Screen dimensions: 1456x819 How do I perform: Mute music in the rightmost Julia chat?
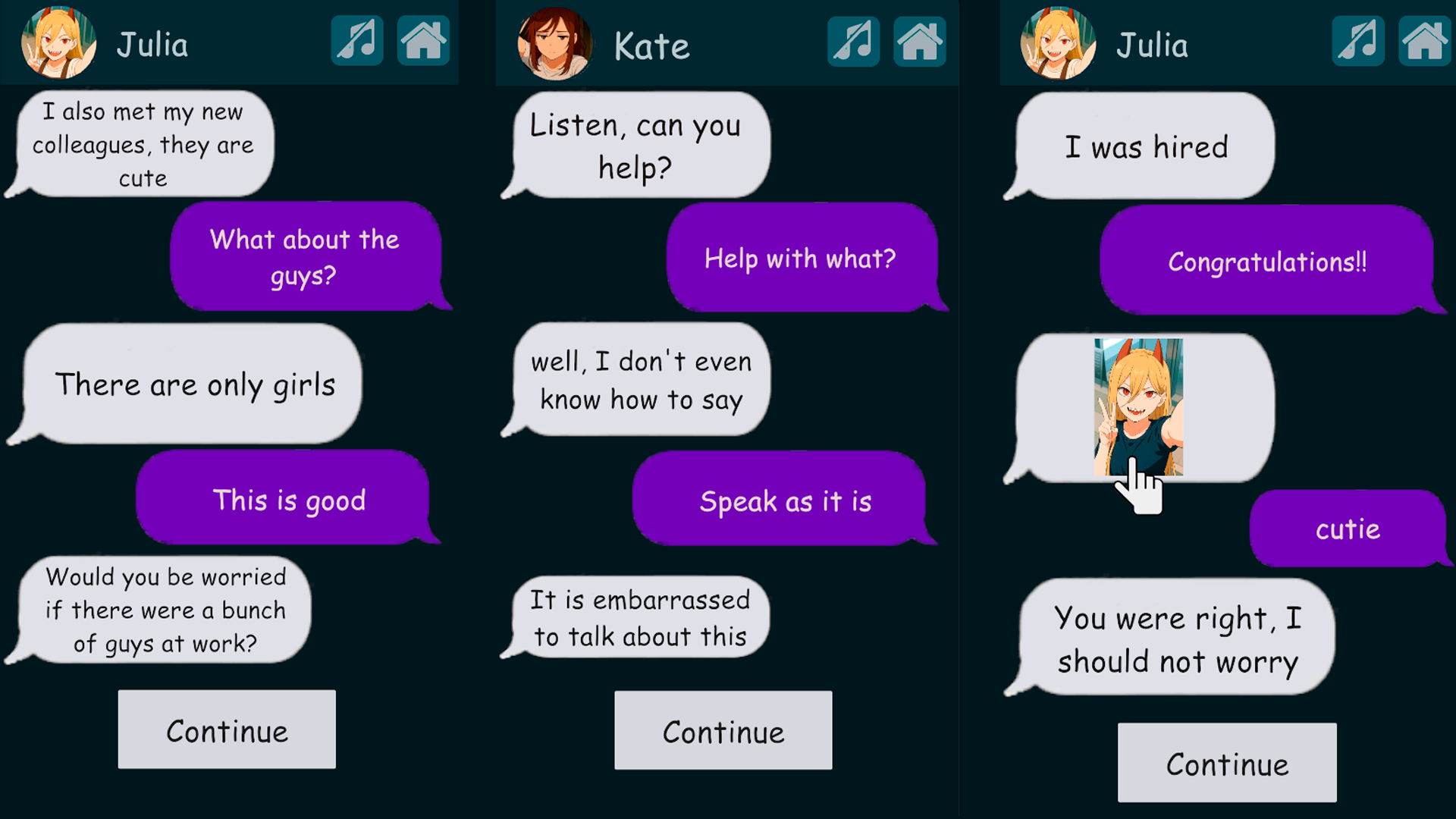click(x=1357, y=41)
